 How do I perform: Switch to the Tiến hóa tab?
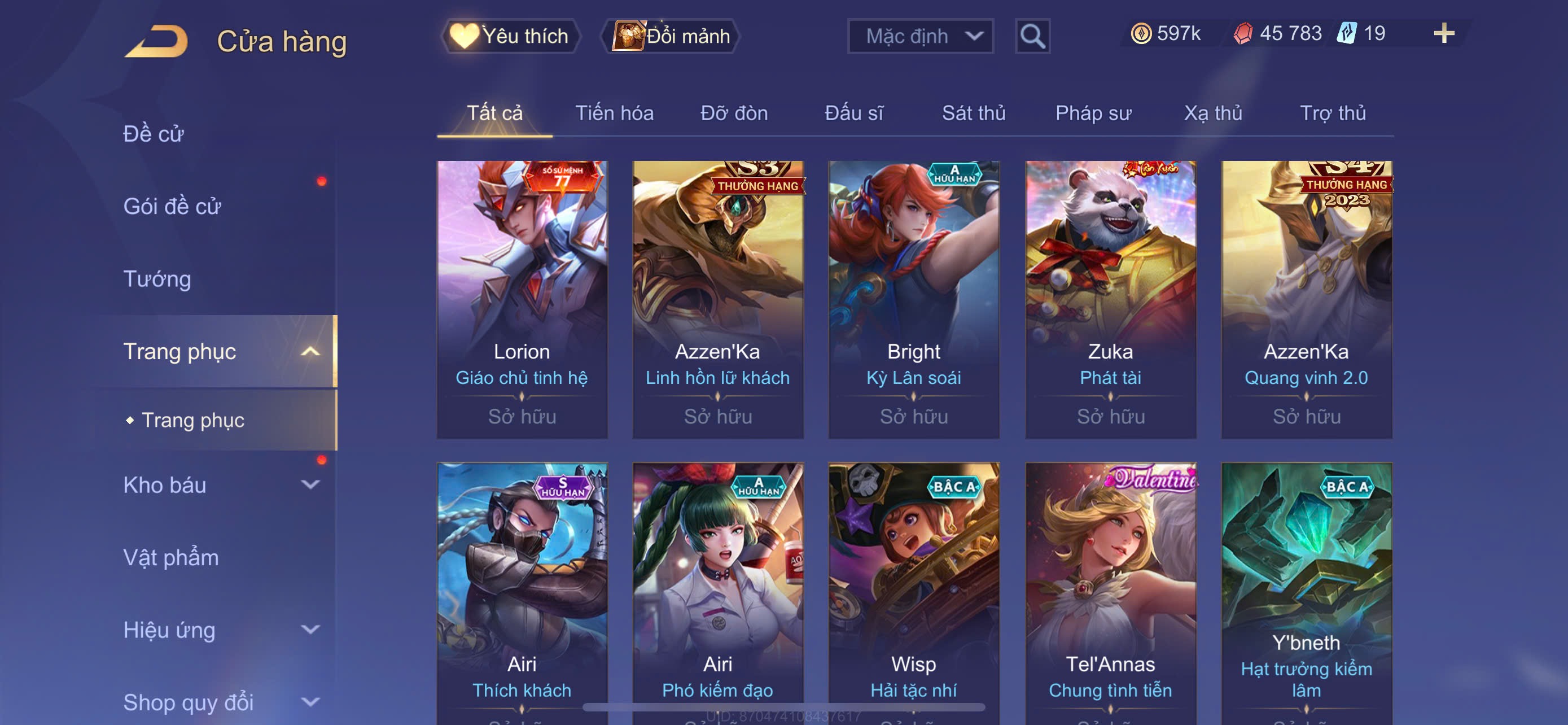(614, 113)
